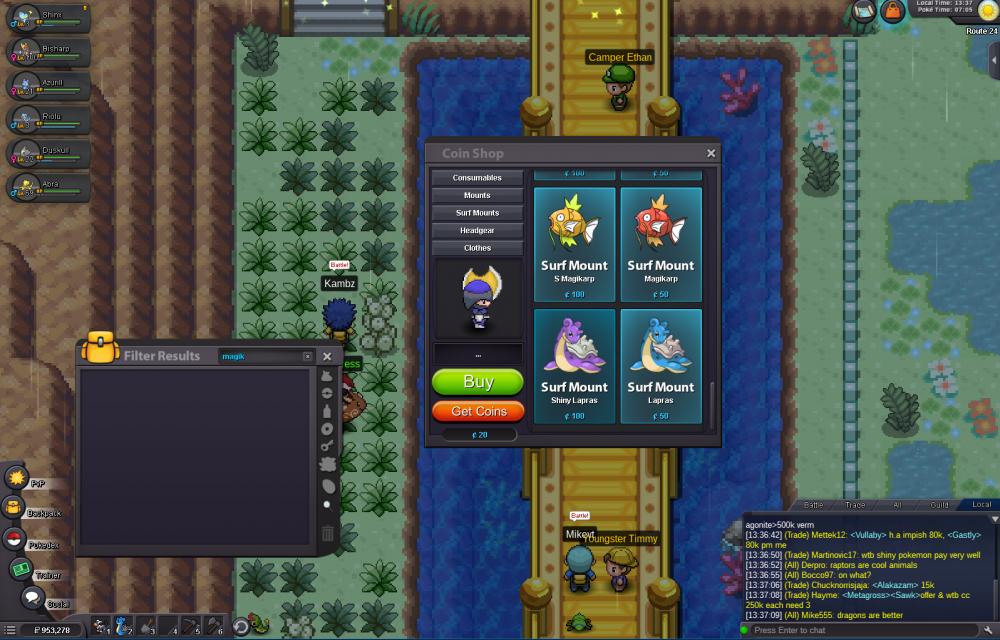Image resolution: width=1000 pixels, height=640 pixels.
Task: Open the Get Coins purchase page
Action: click(477, 411)
